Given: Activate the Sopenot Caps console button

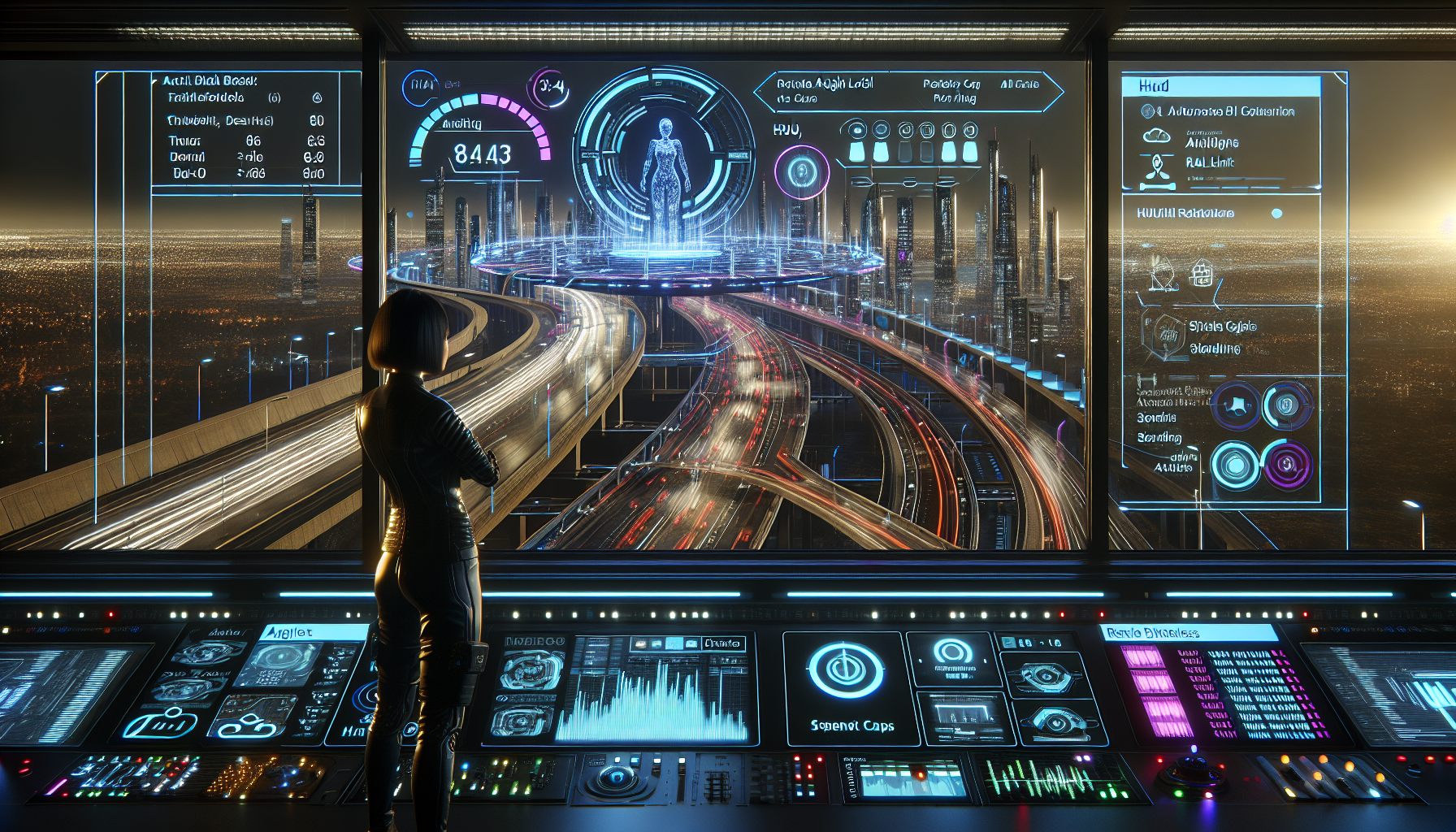Looking at the screenshot, I should (x=851, y=688).
